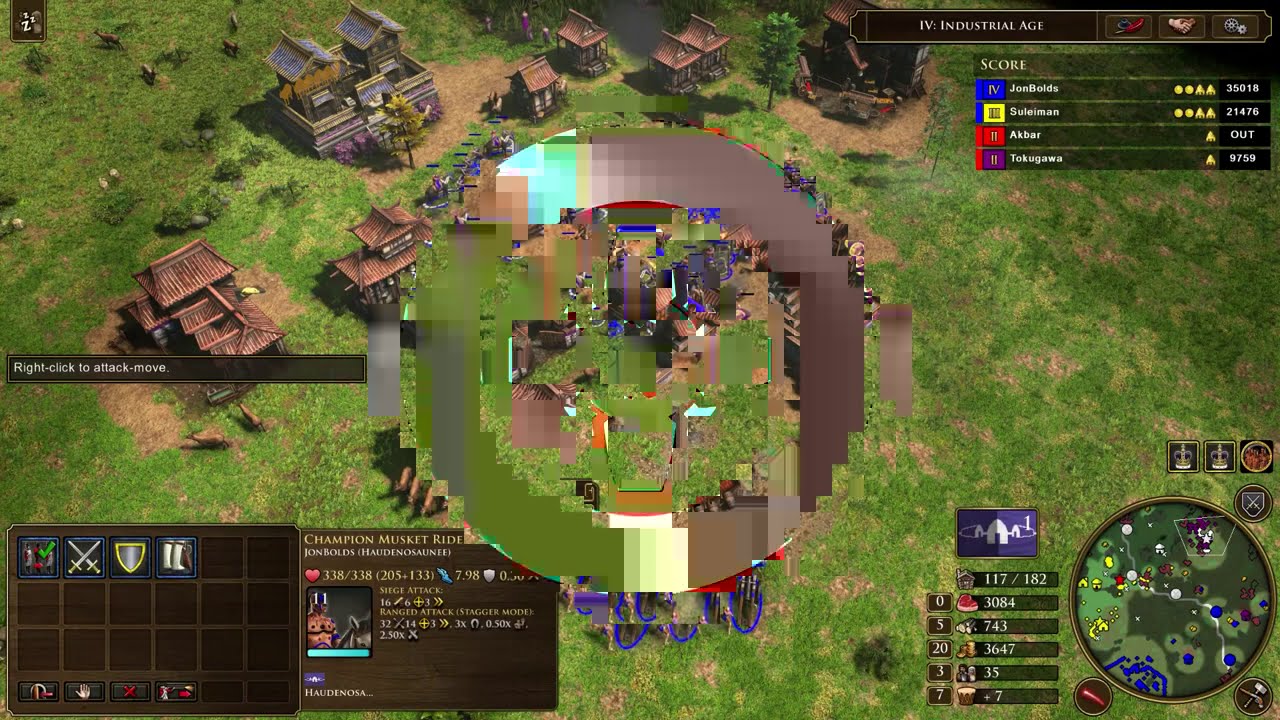Click the hat and feather icon
The image size is (1280, 720).
point(1128,26)
